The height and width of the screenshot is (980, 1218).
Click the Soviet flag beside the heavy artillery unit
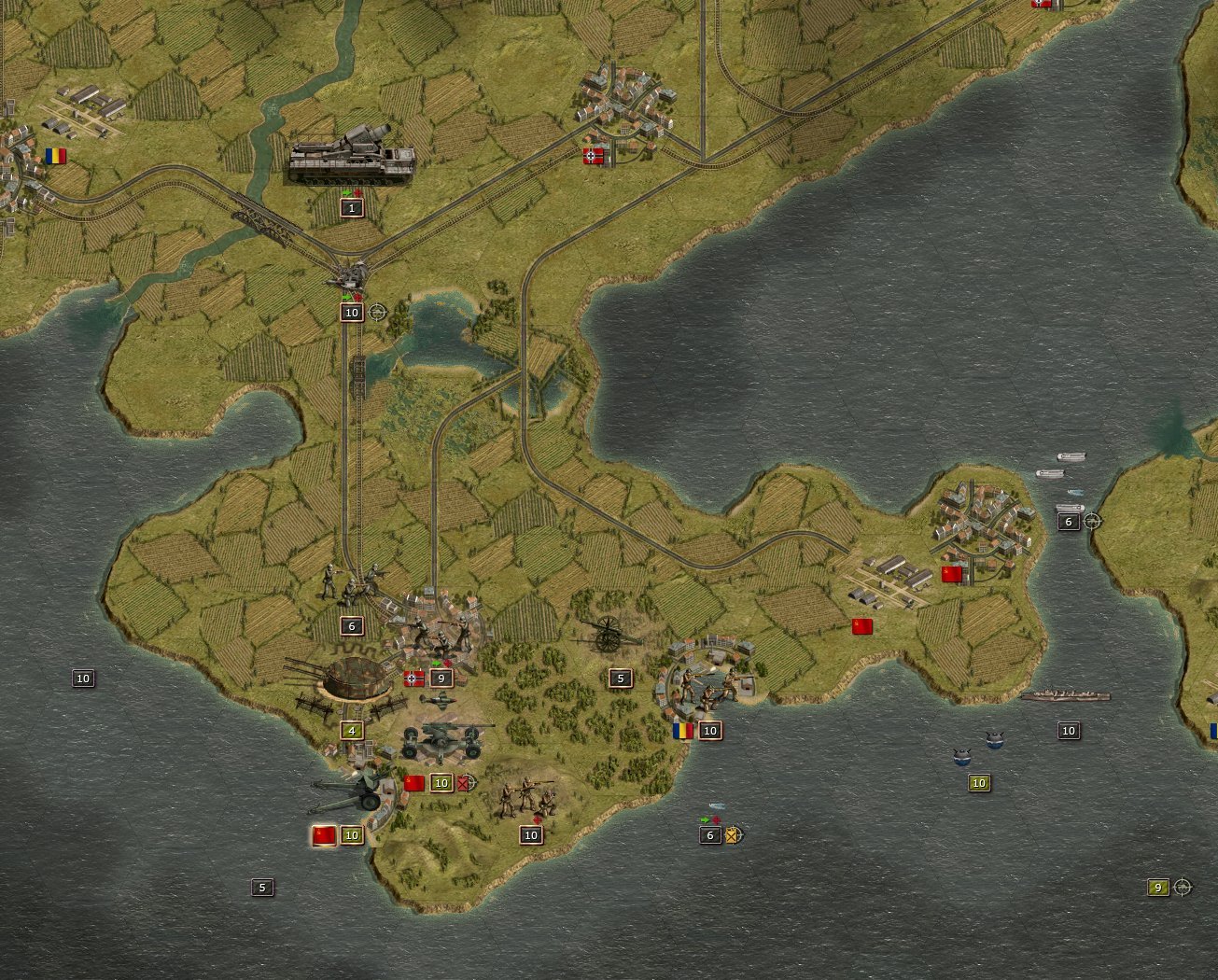point(414,781)
